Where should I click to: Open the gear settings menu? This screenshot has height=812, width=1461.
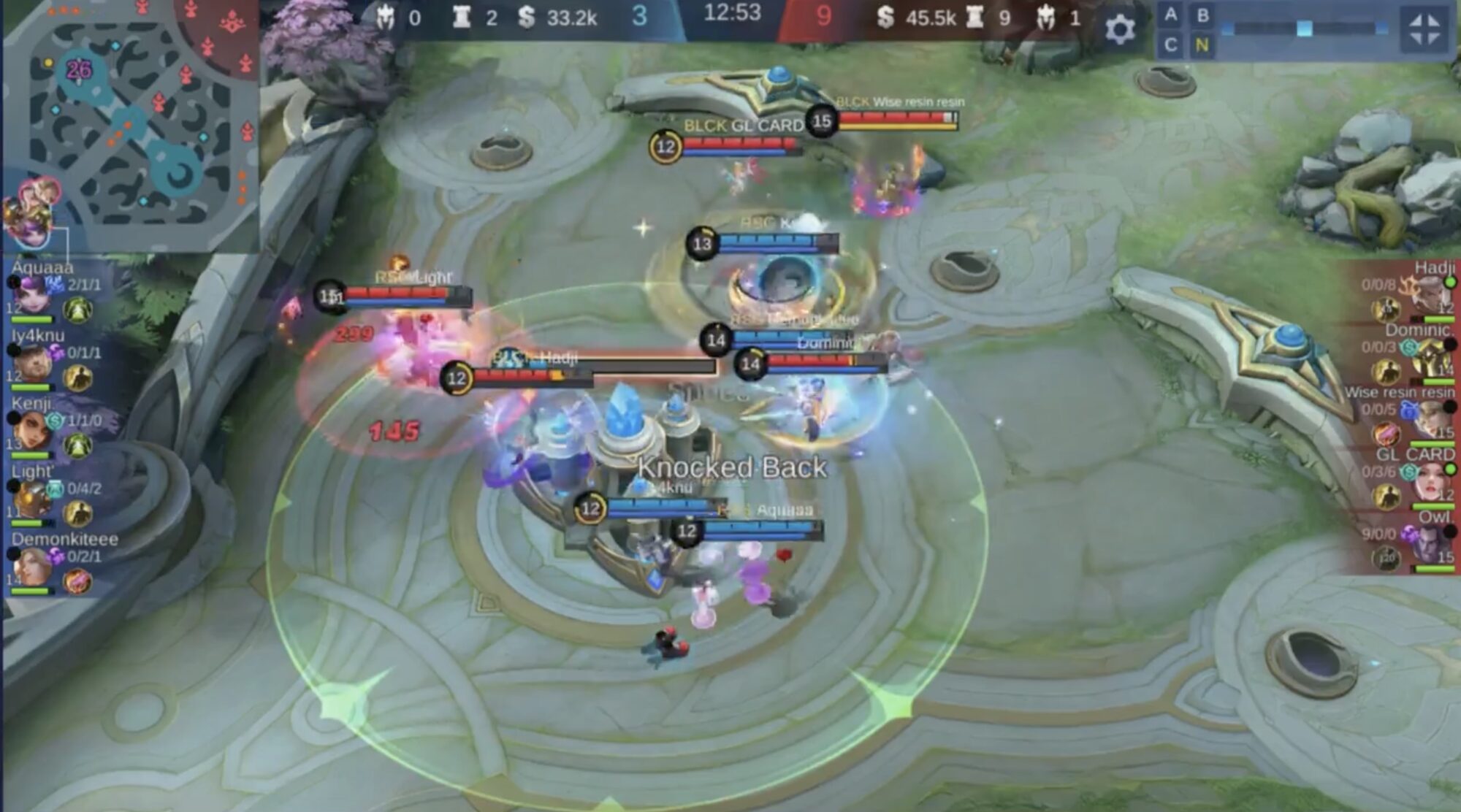pyautogui.click(x=1119, y=29)
